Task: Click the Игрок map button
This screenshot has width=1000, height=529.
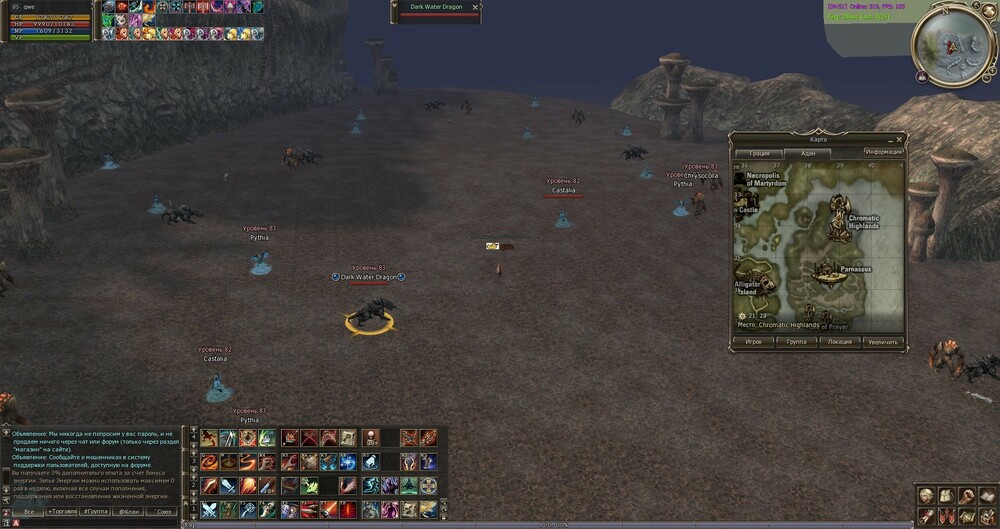Action: pos(754,341)
